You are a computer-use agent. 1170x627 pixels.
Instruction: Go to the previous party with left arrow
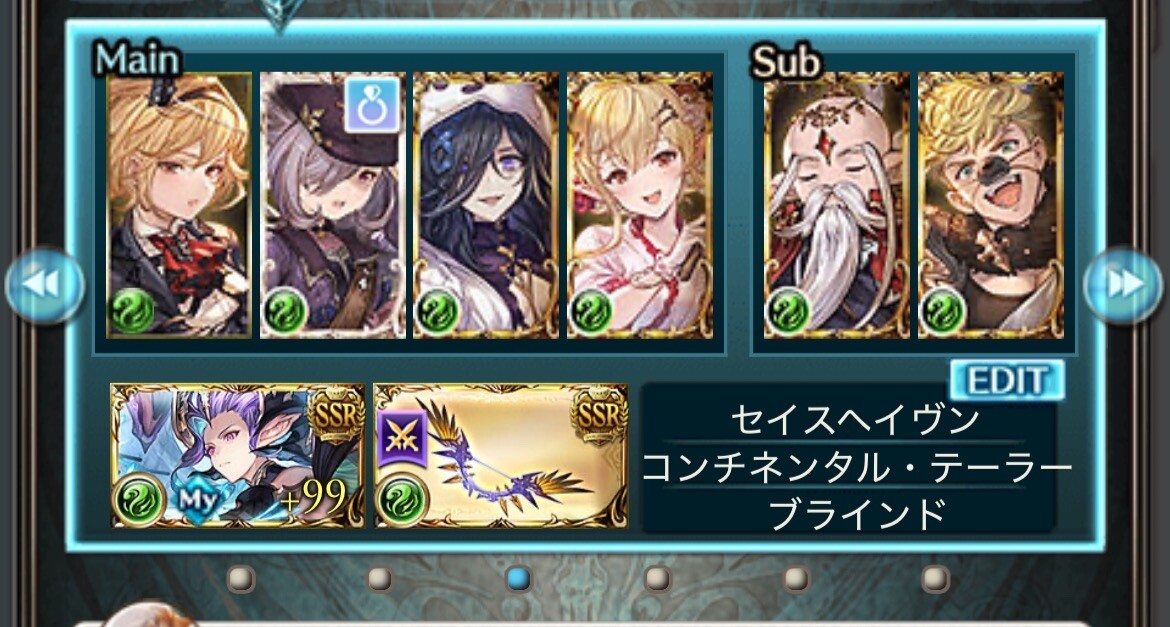pyautogui.click(x=44, y=285)
